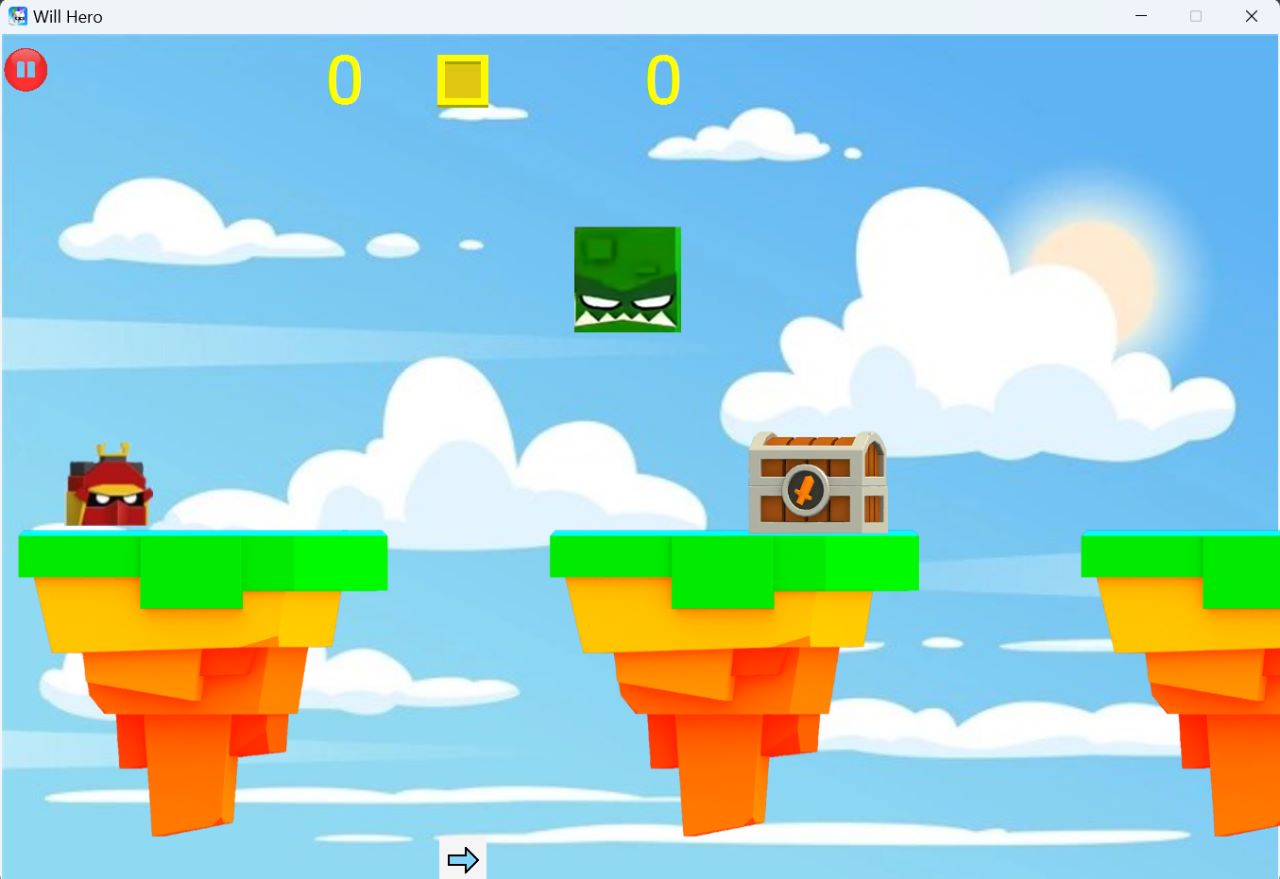The width and height of the screenshot is (1280, 879).
Task: Pause the game with the red pause icon
Action: (x=26, y=69)
